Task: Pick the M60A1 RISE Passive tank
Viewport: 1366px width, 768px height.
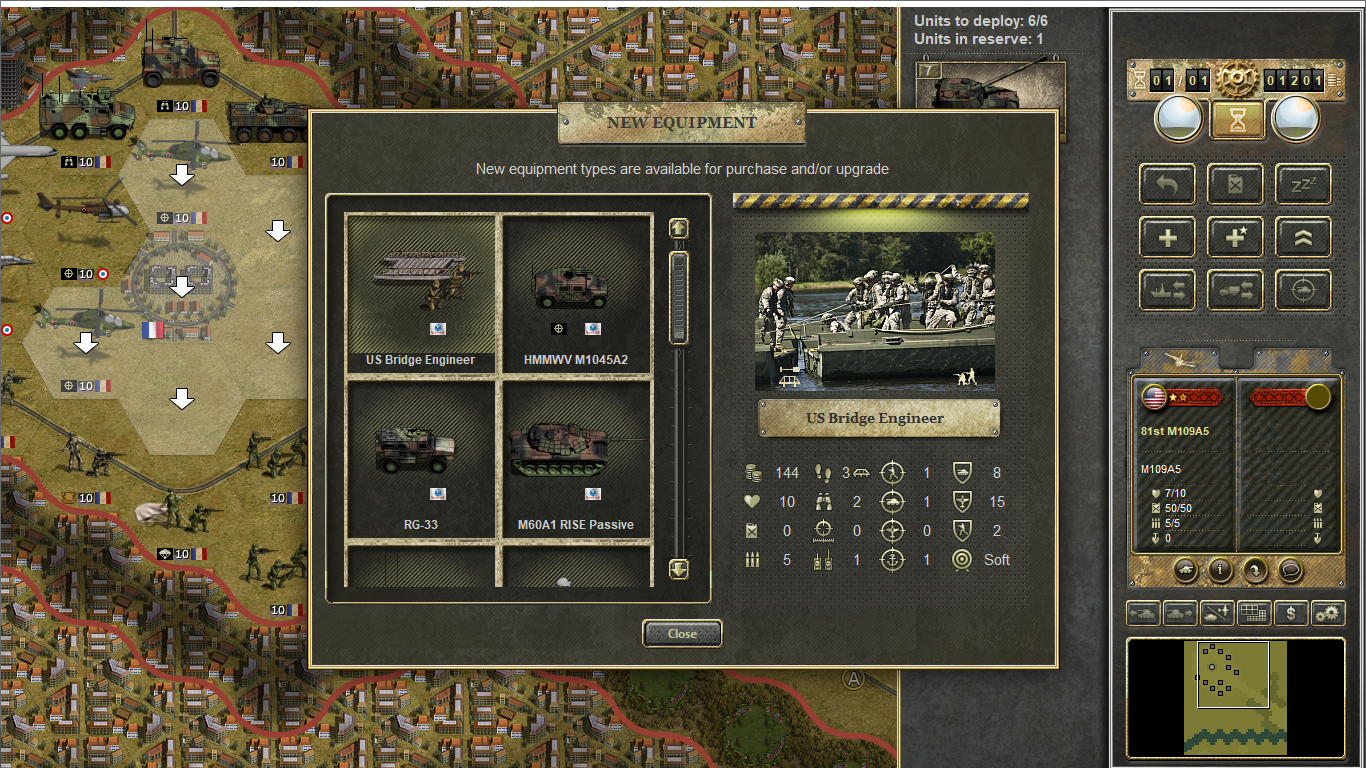Action: (576, 458)
